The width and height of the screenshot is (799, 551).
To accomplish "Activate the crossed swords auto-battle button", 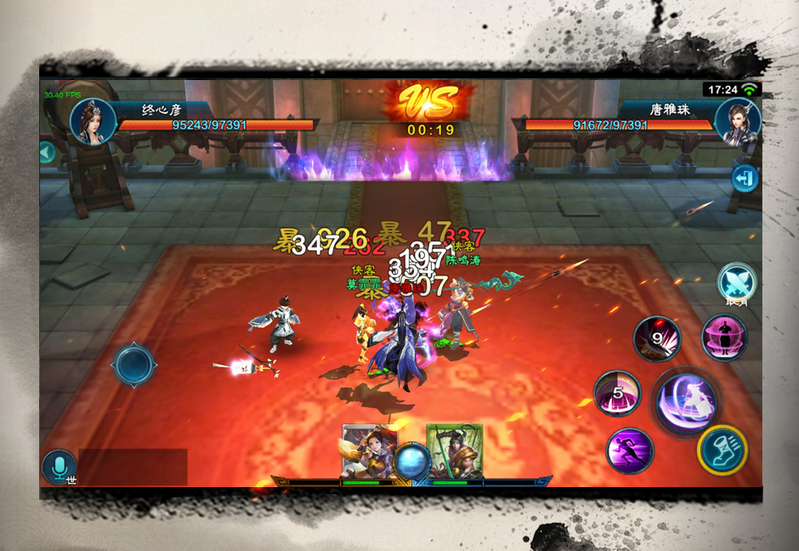I will tap(737, 283).
